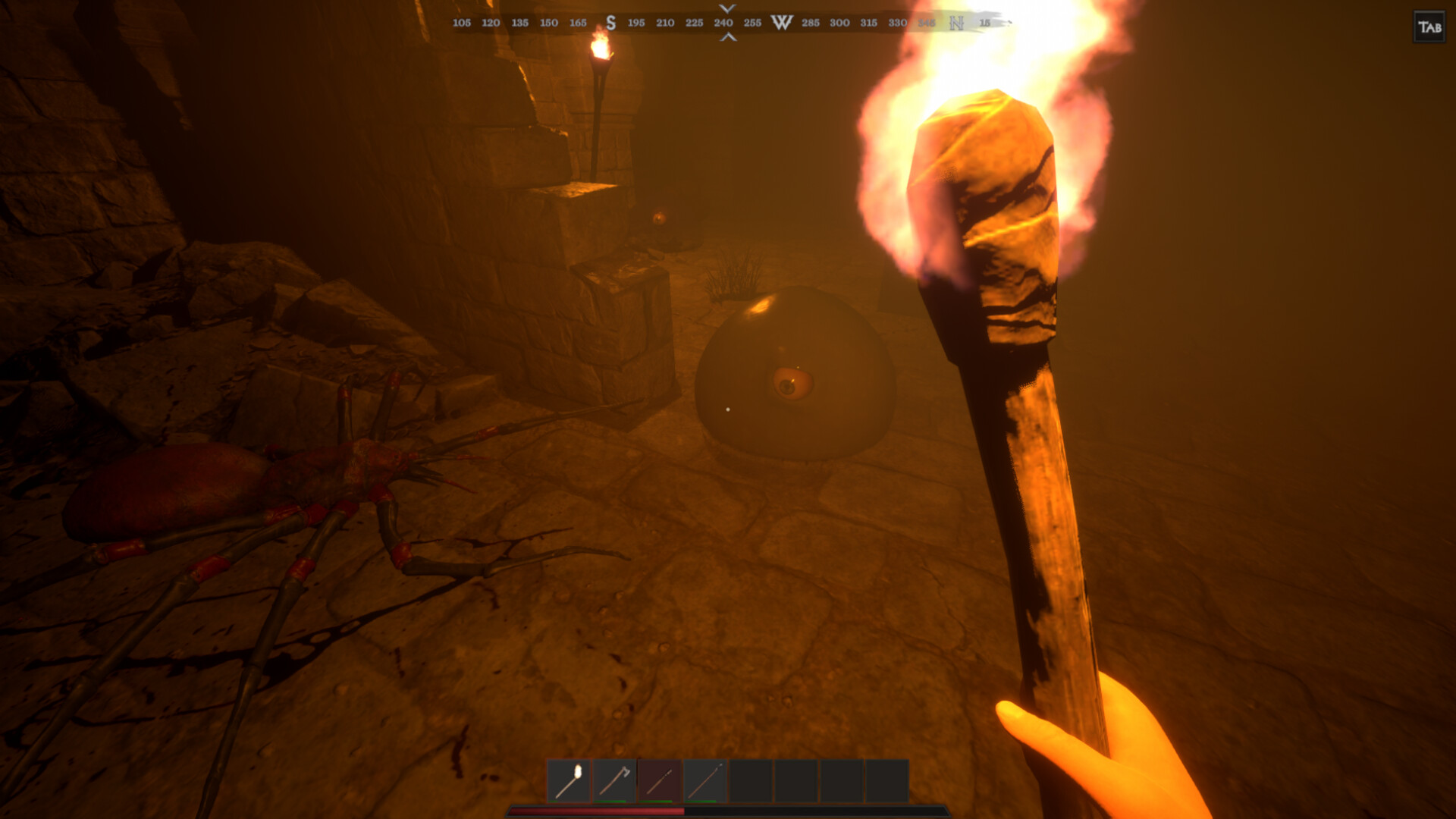Equip the axe from the hotbar
Screen dimensions: 1456x819
614,781
